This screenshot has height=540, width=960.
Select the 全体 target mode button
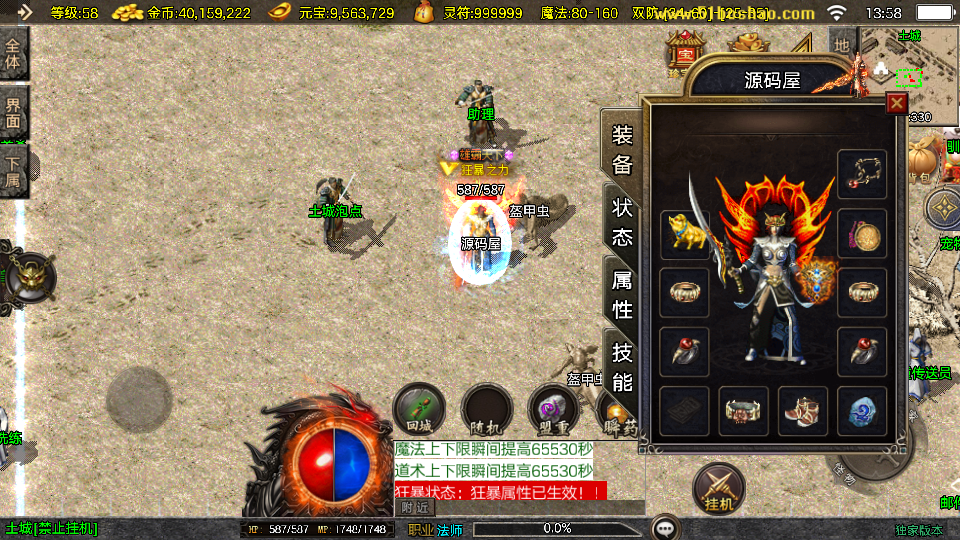coord(14,54)
